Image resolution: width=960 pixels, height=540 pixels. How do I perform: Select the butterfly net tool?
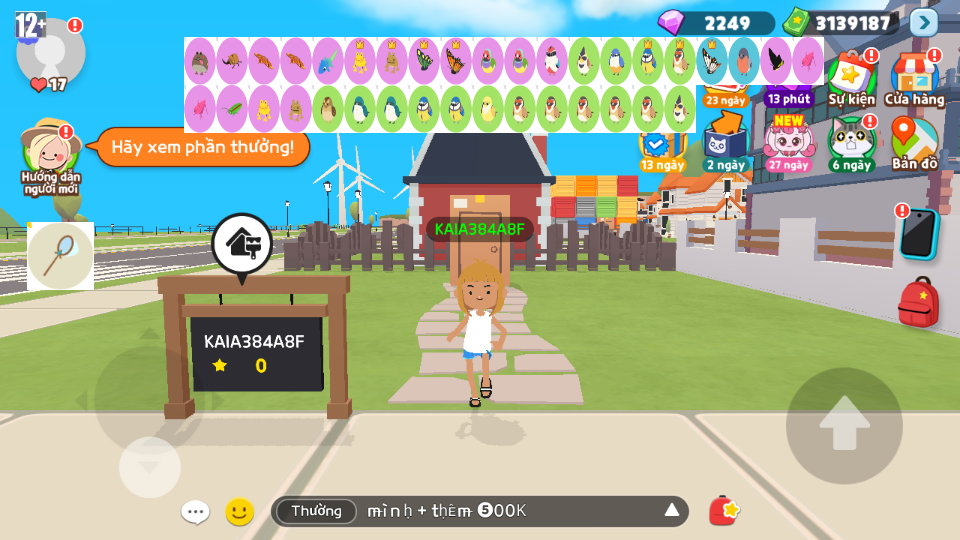[60, 255]
